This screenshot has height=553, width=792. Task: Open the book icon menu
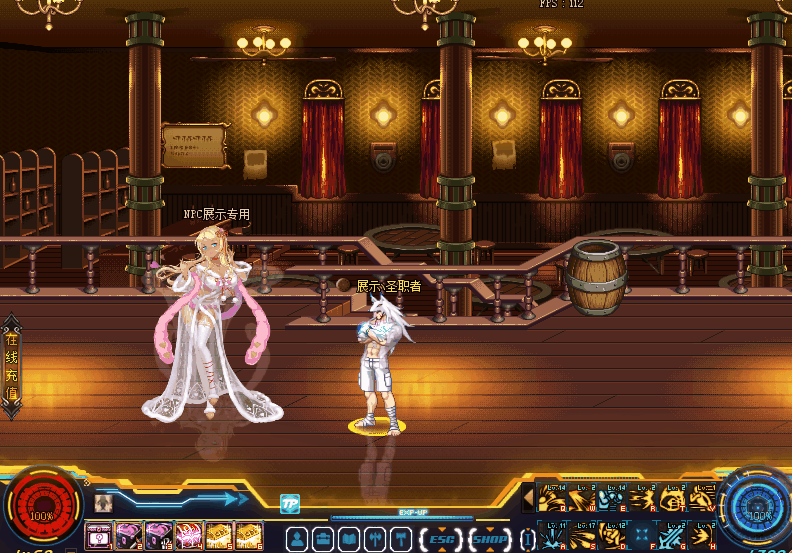pos(349,540)
